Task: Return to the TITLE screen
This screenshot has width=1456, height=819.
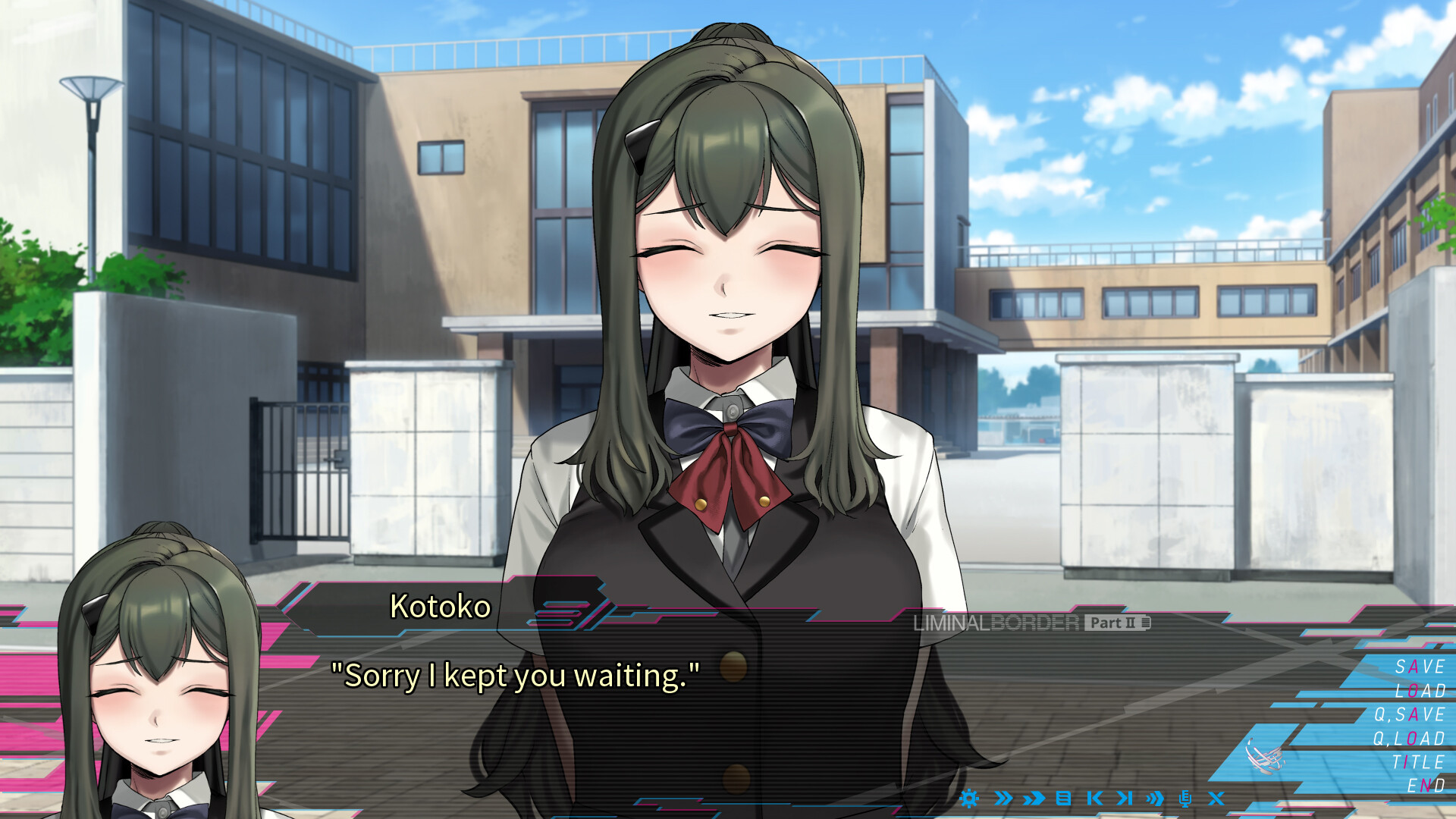Action: click(1417, 764)
